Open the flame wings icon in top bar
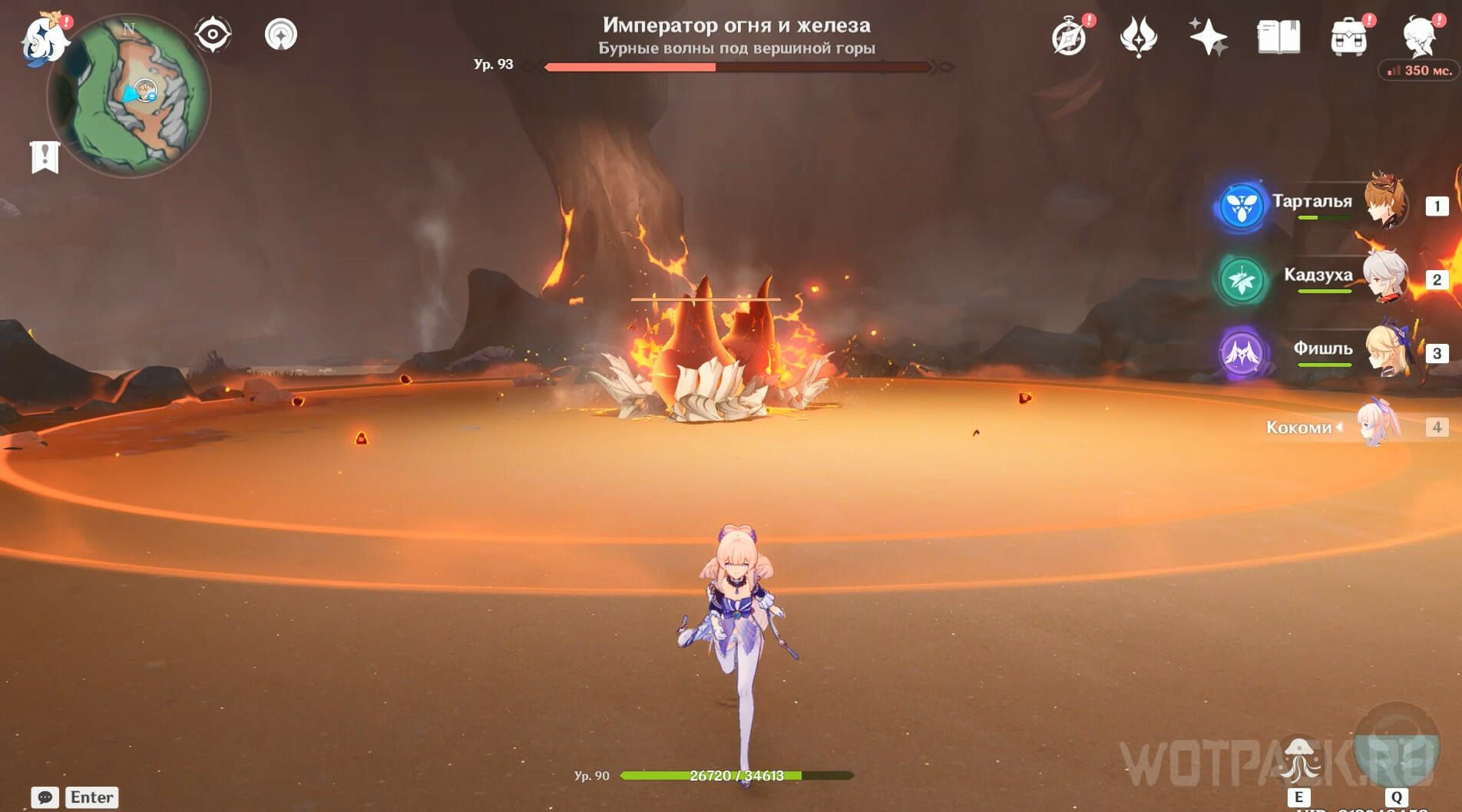1462x812 pixels. point(1138,37)
